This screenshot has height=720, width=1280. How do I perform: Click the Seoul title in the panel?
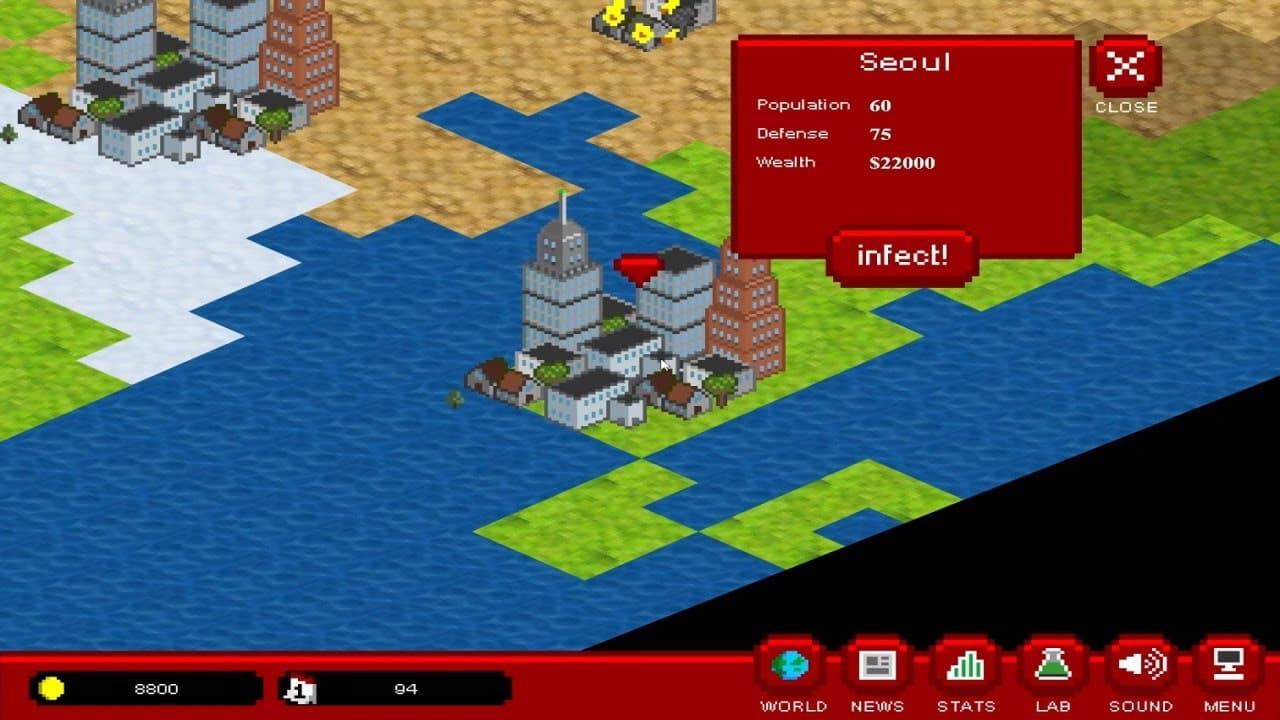tap(906, 62)
